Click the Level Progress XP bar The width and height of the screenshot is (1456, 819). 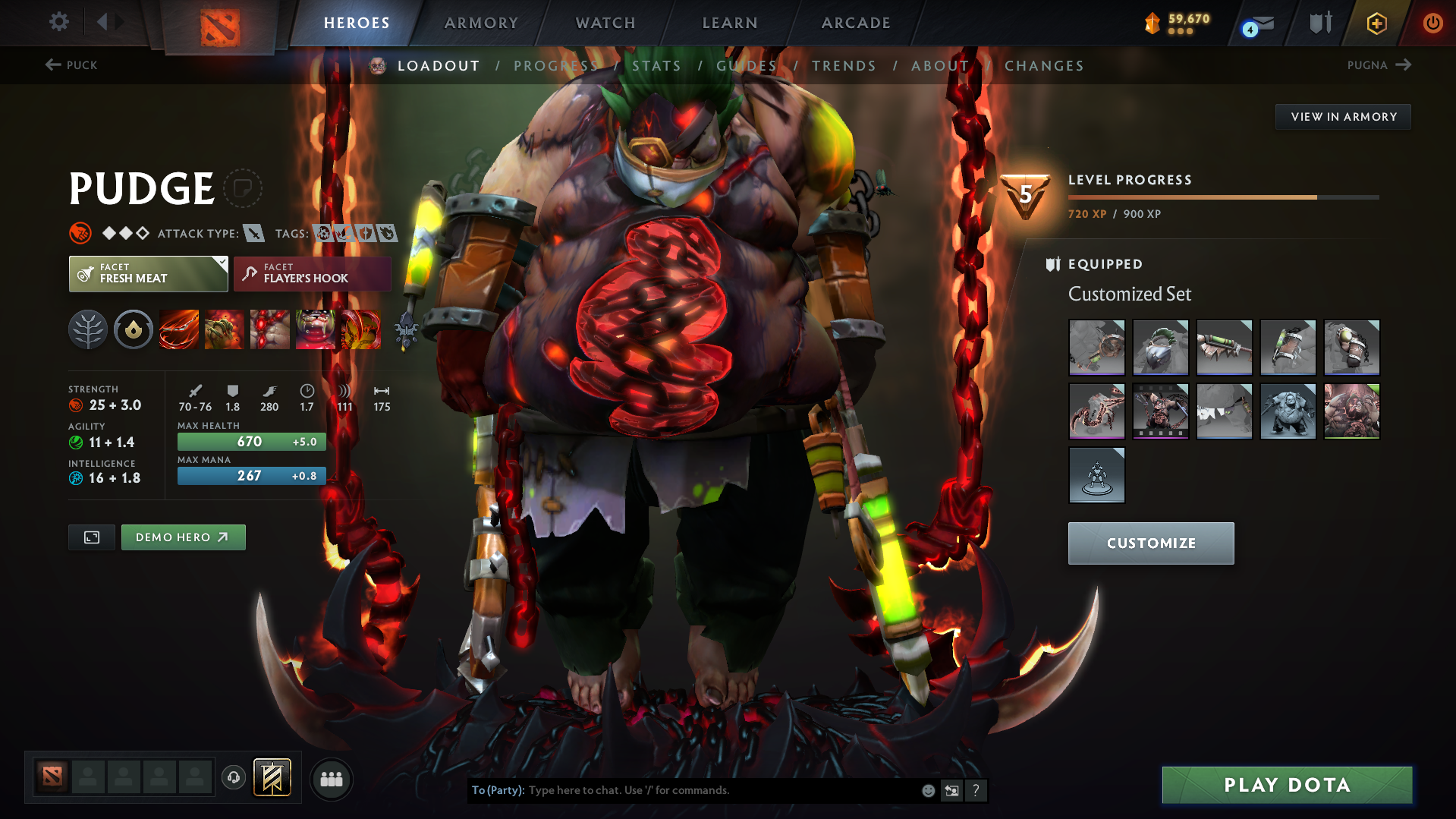1223,197
